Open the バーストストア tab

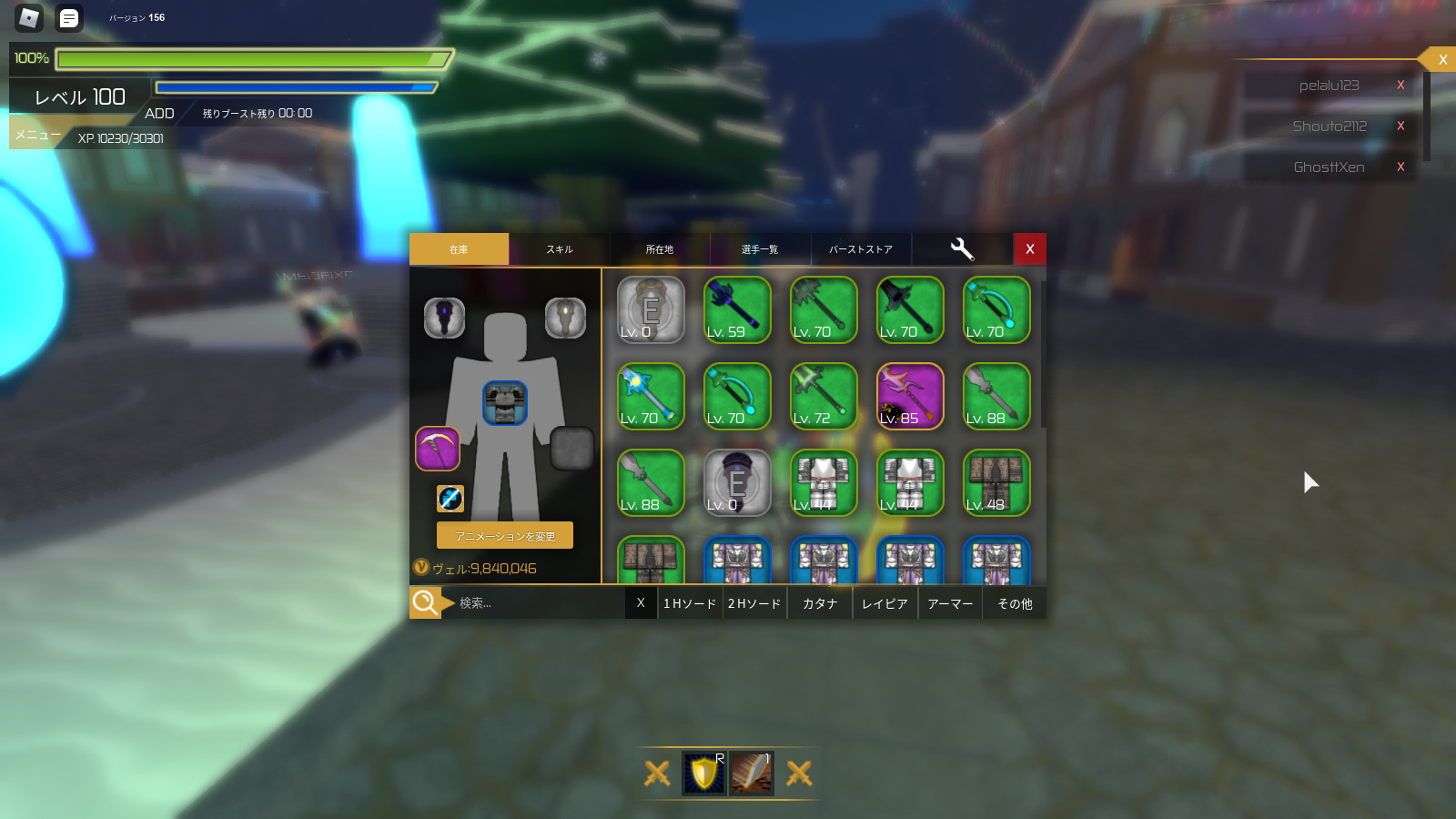860,248
